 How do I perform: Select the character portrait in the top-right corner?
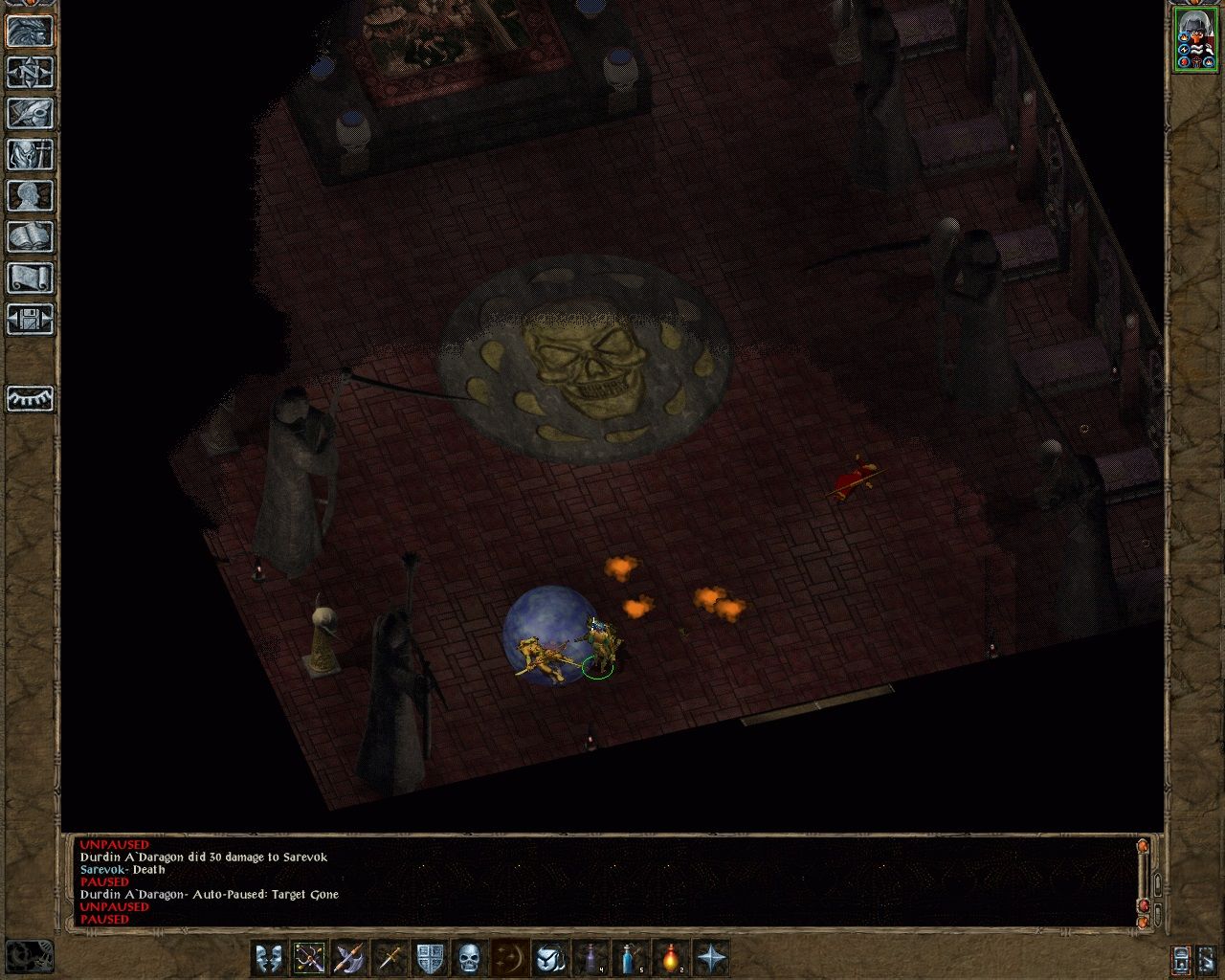point(1193,38)
